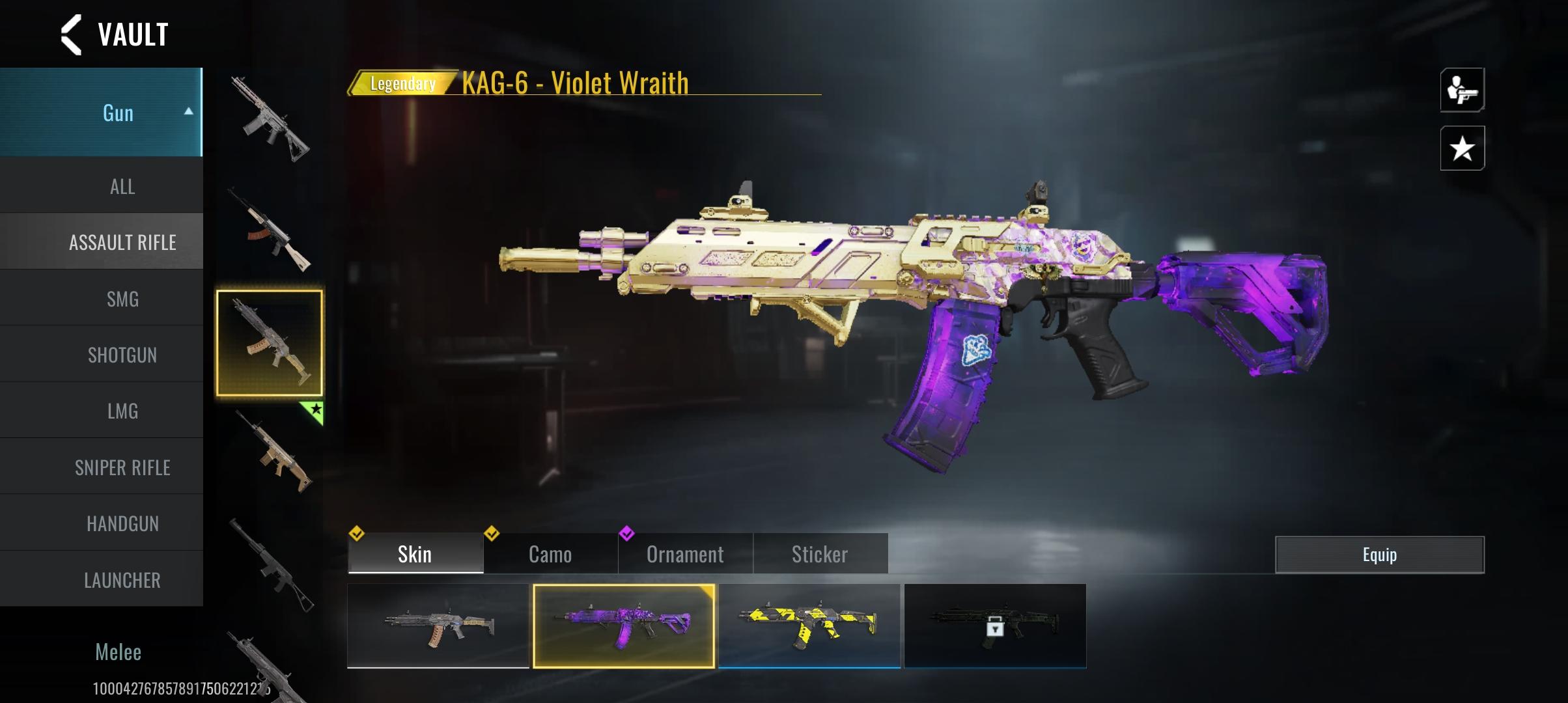Open the soldier-with-gun preview icon
This screenshot has height=703, width=1568.
point(1462,90)
